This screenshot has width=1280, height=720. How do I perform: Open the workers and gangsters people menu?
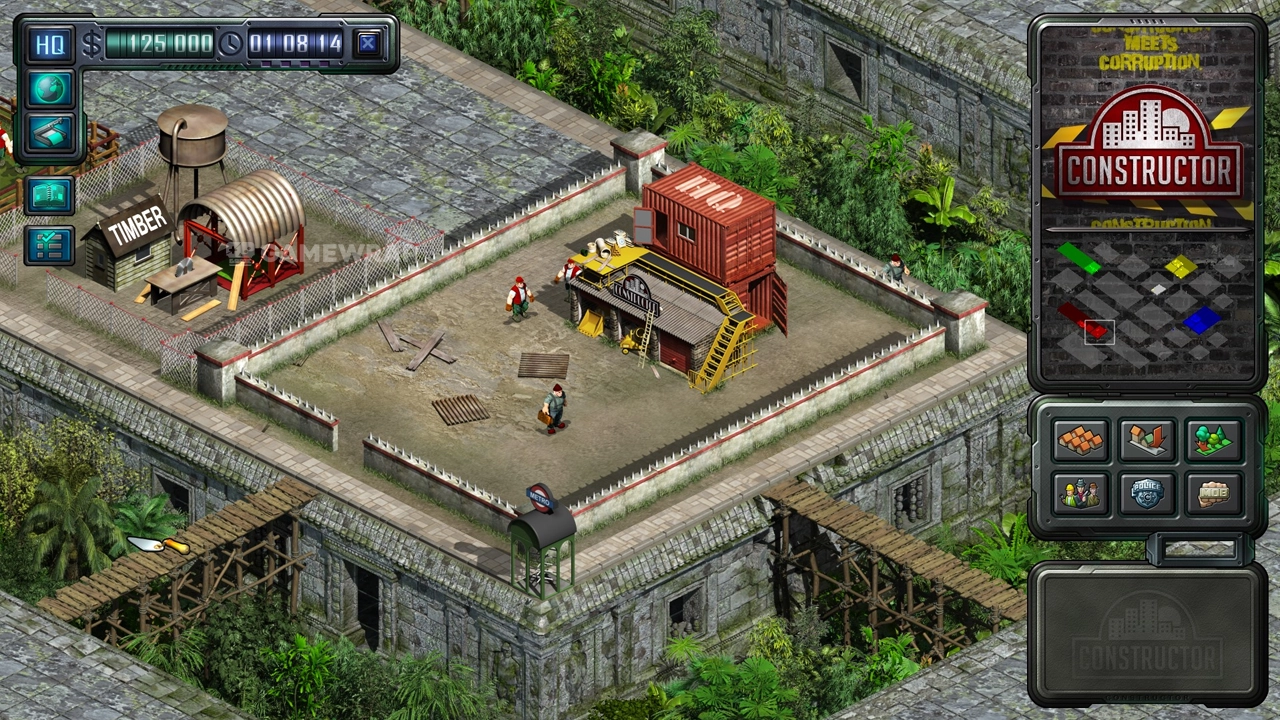click(x=1081, y=494)
